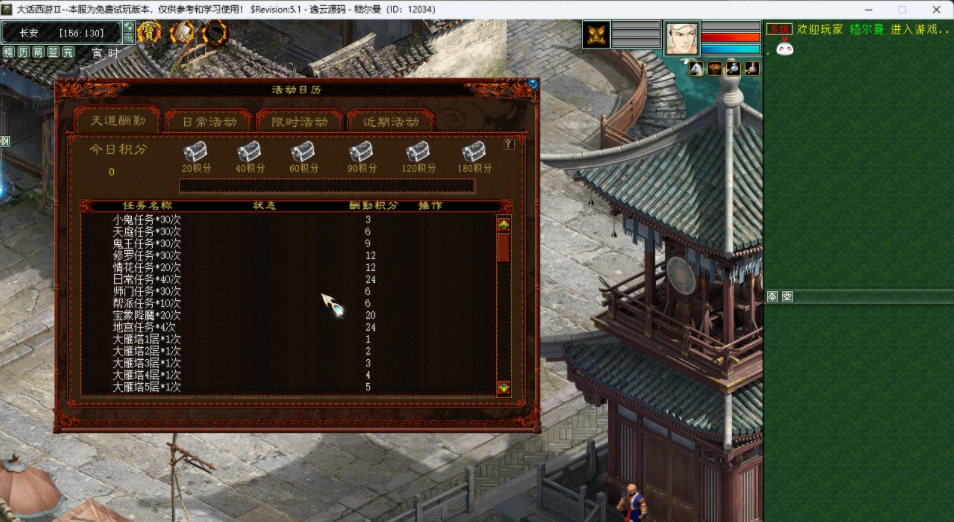Claim the 180积分 reward chest

(x=474, y=151)
